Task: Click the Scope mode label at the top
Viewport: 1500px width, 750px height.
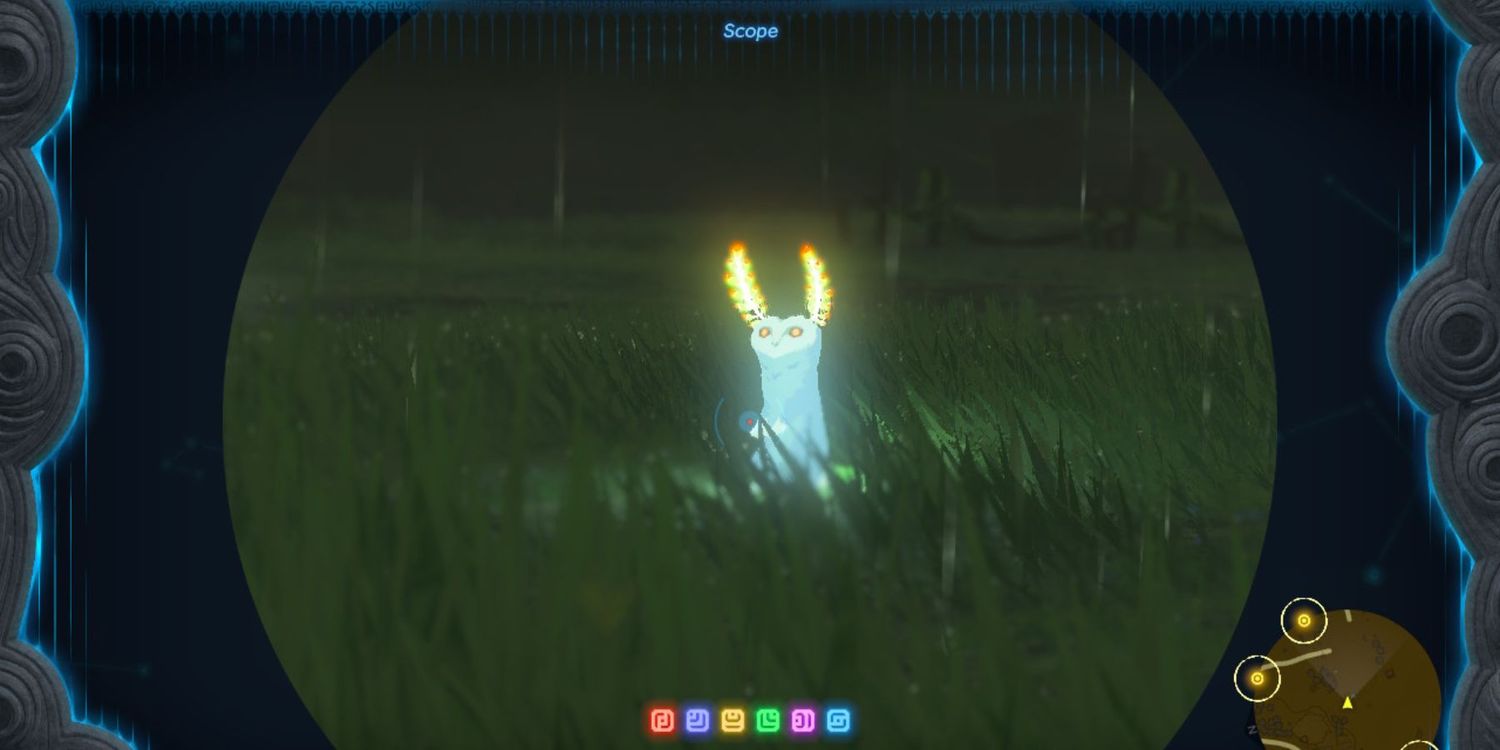Action: [x=748, y=31]
